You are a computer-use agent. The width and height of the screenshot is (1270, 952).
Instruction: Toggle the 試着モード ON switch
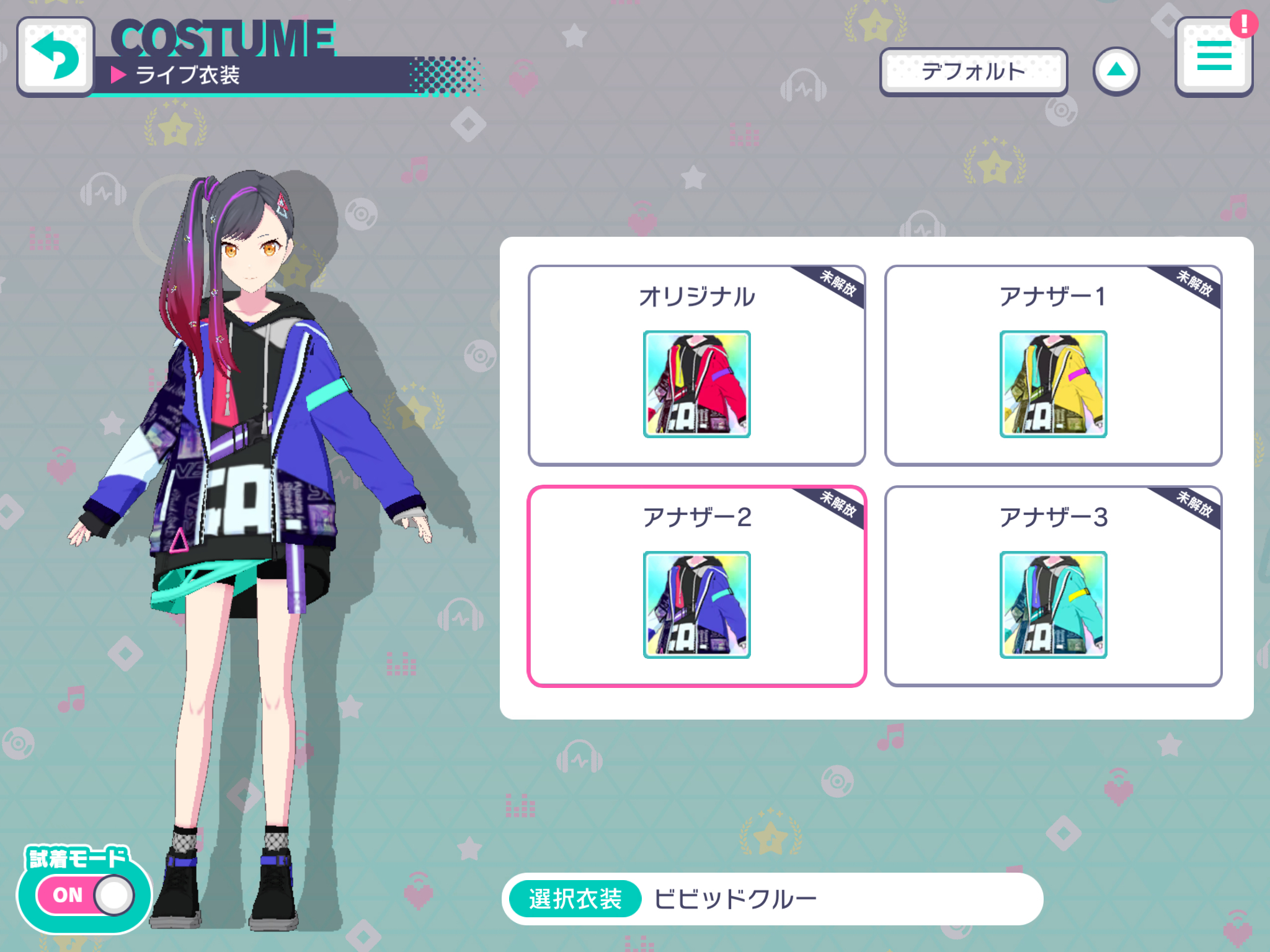click(x=86, y=895)
